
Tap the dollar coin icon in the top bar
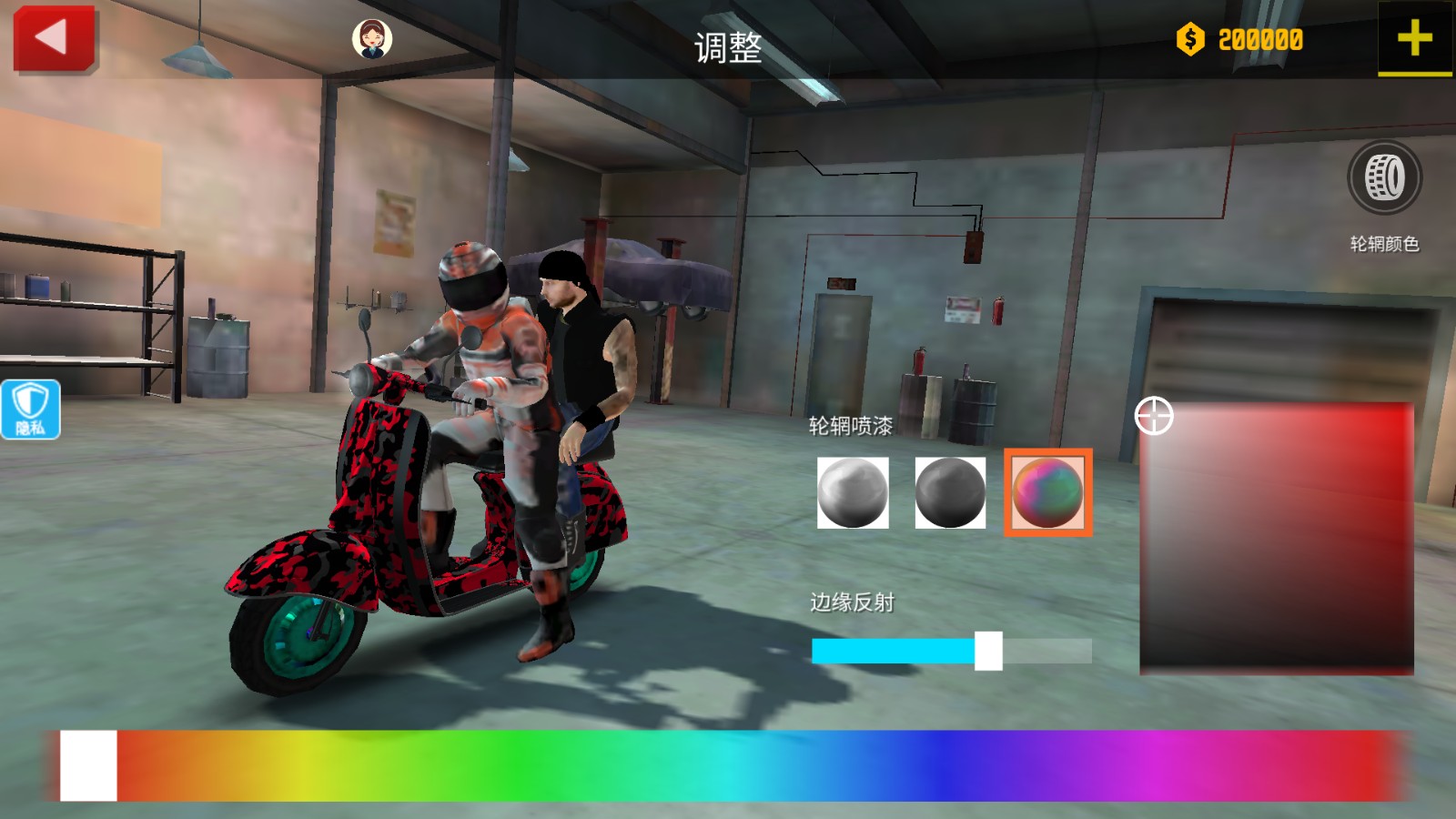[1189, 39]
